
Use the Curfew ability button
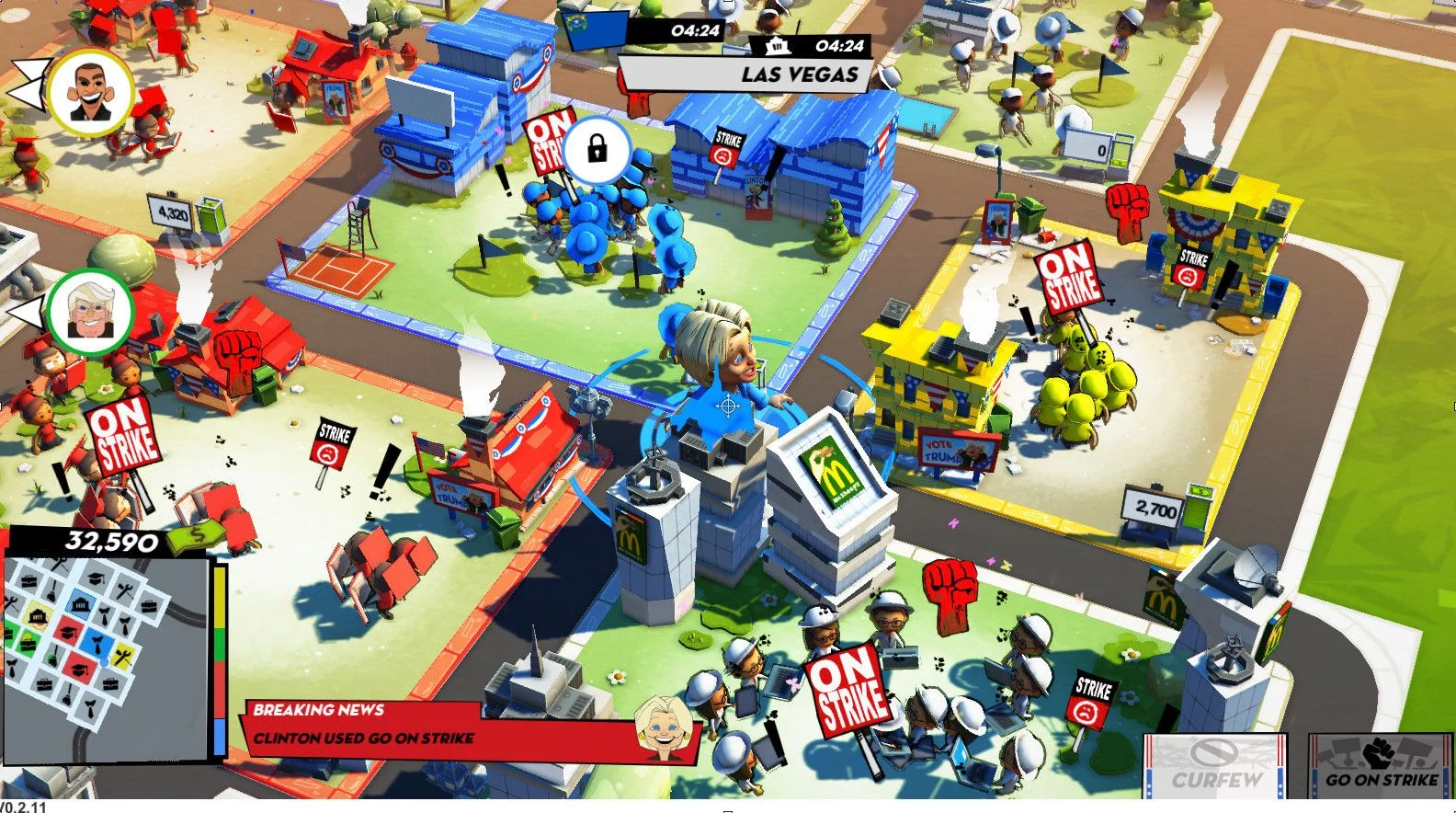pyautogui.click(x=1215, y=765)
